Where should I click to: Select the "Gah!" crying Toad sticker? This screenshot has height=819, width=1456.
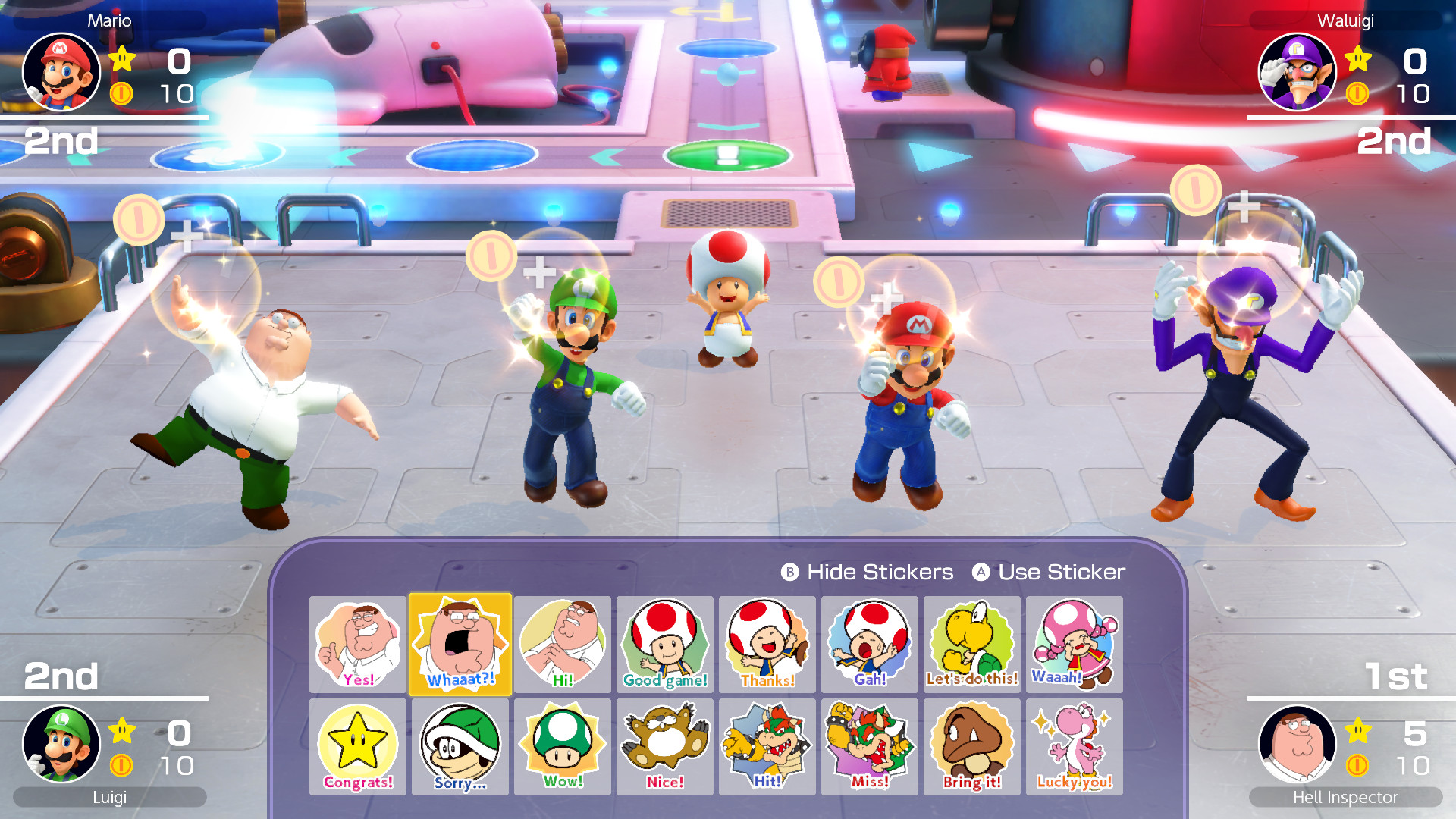coord(869,644)
